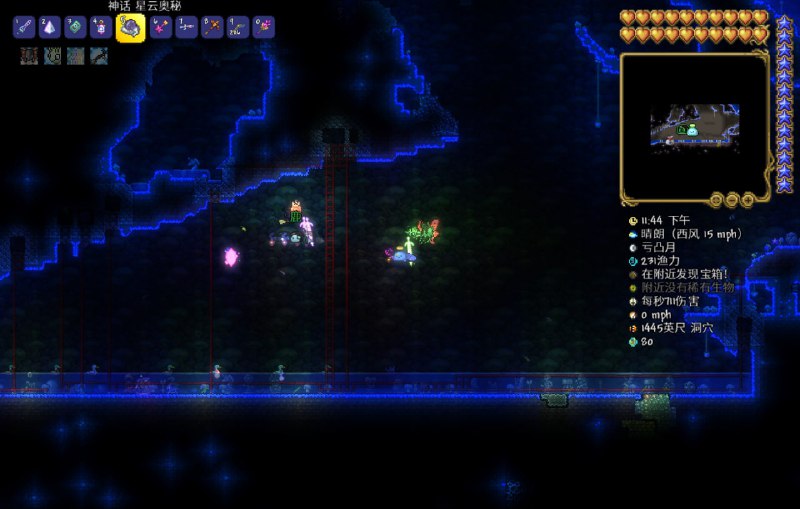Select the green spell tome in slot 3

76,27
